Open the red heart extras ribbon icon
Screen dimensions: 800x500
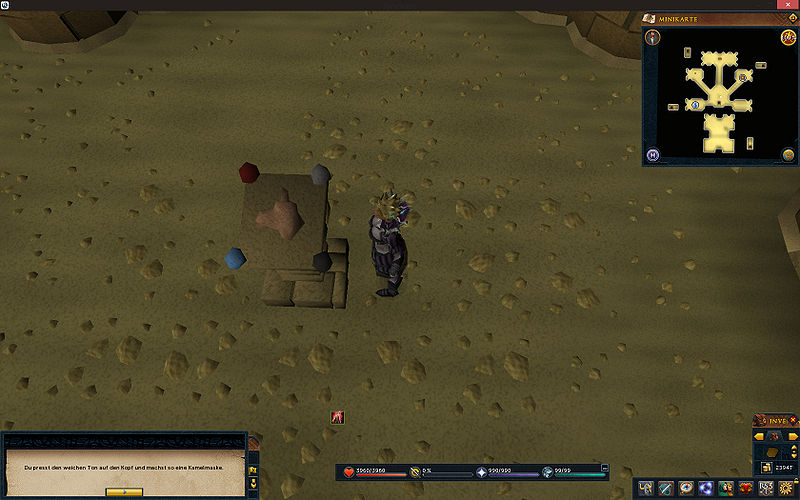pos(746,488)
